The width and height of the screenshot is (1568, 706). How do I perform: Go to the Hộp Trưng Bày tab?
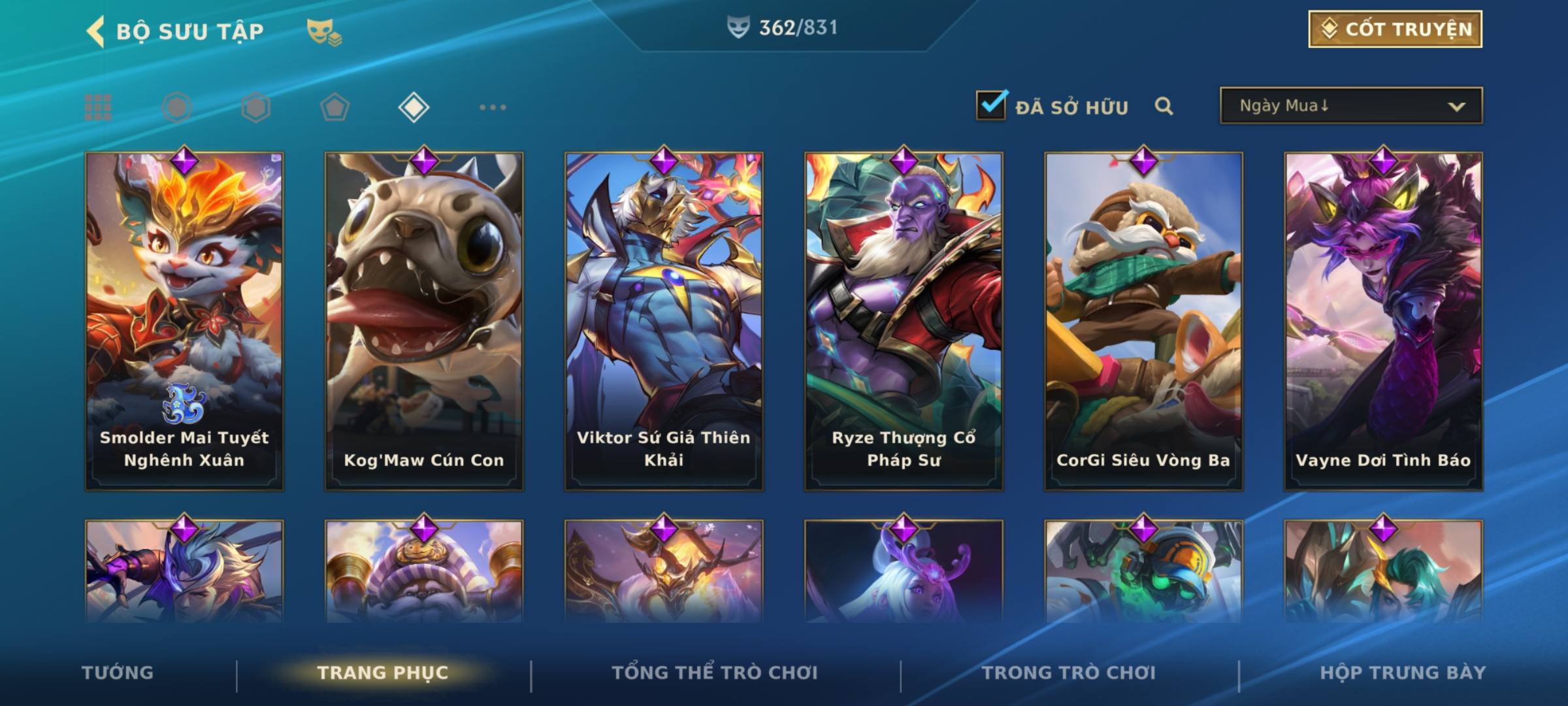click(1403, 673)
